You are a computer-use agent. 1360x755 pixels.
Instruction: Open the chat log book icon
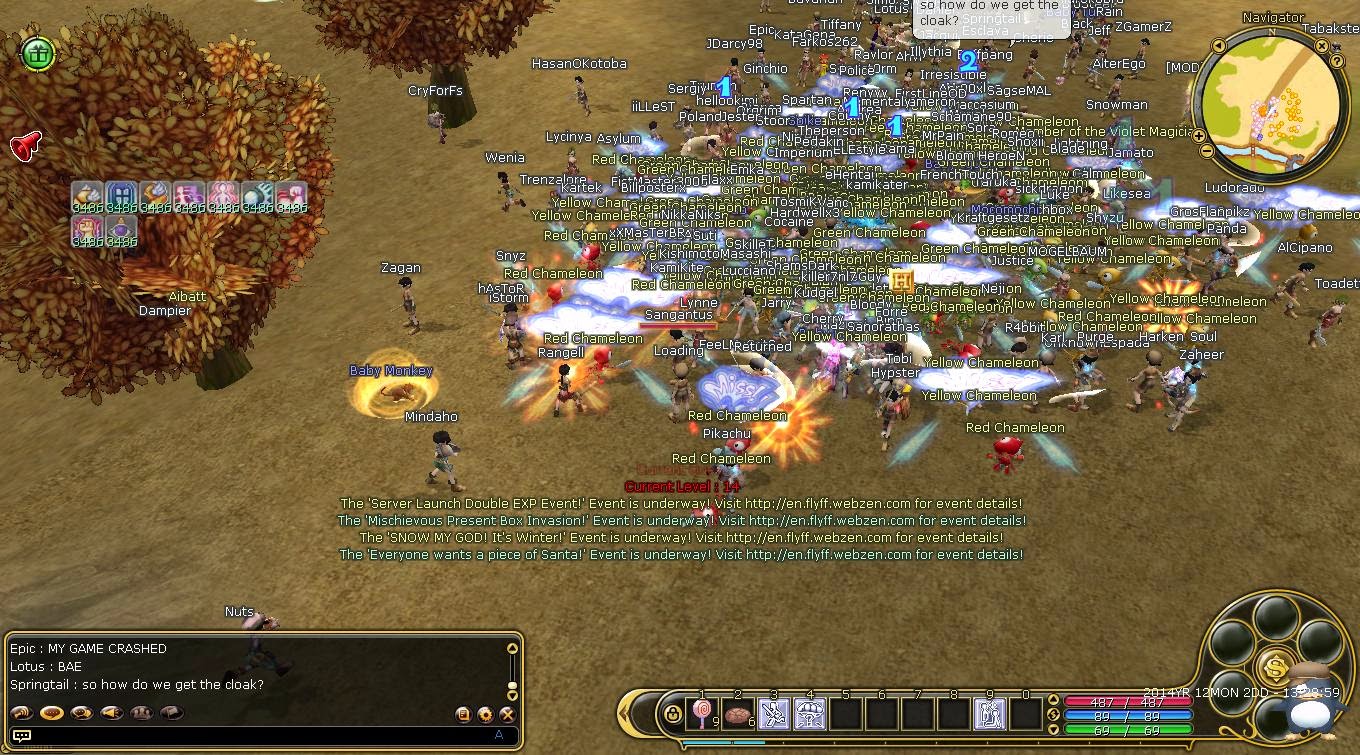[x=463, y=712]
